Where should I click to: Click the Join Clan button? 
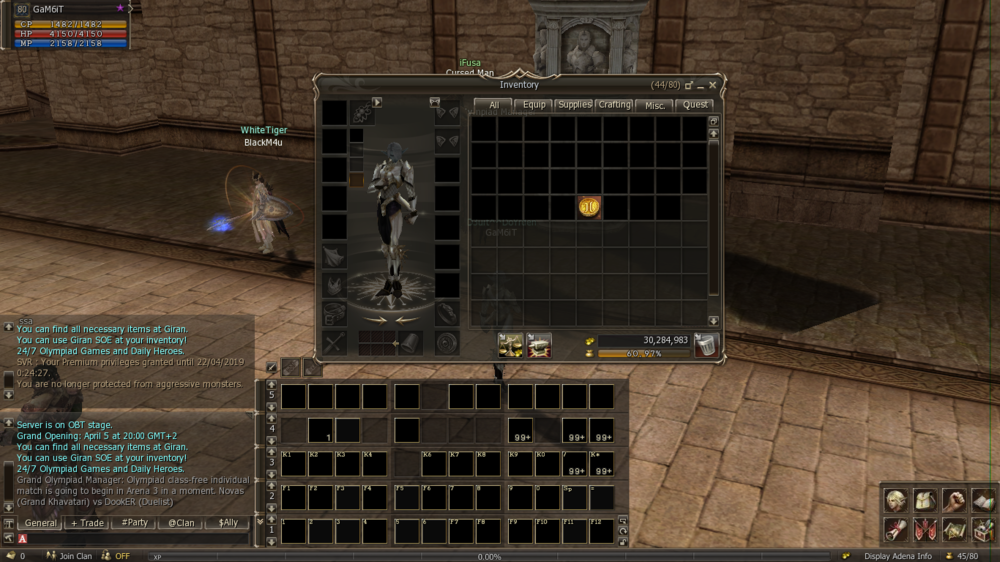point(68,556)
